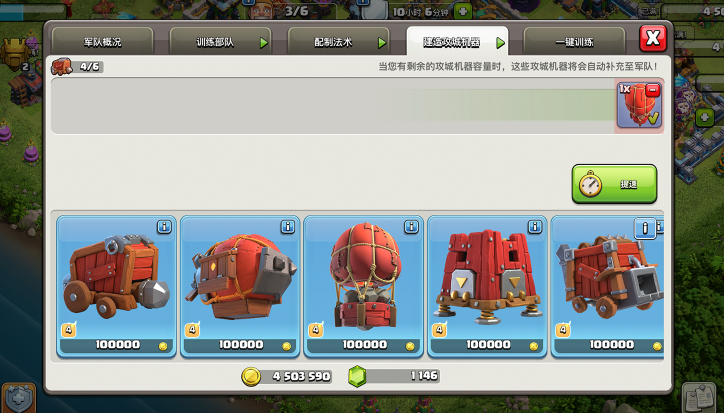The image size is (724, 413).
Task: Select the Siege Barracks card
Action: click(x=488, y=285)
